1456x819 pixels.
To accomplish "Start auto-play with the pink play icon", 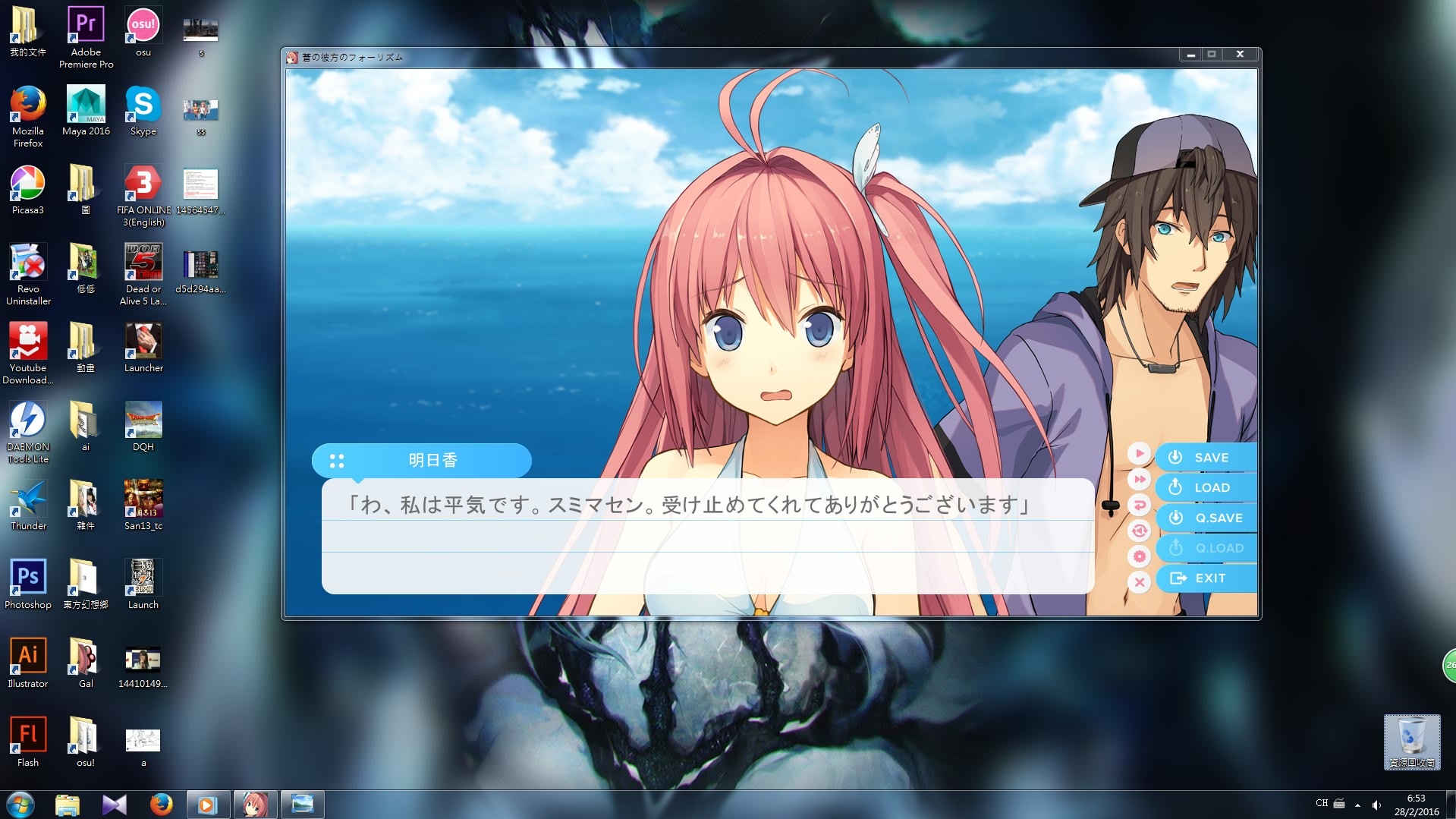I will coord(1139,454).
